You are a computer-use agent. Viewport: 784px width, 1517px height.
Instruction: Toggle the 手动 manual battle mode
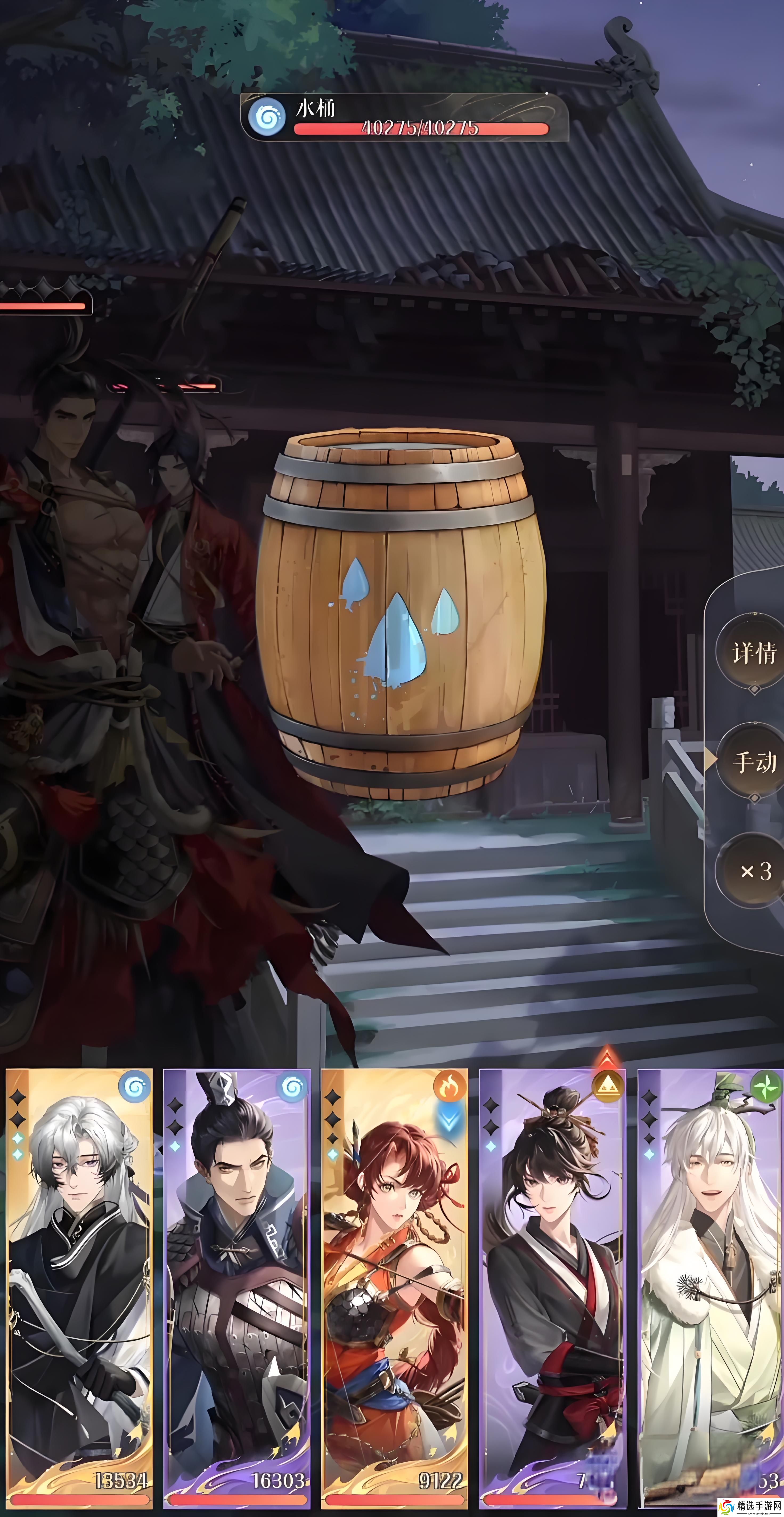753,762
